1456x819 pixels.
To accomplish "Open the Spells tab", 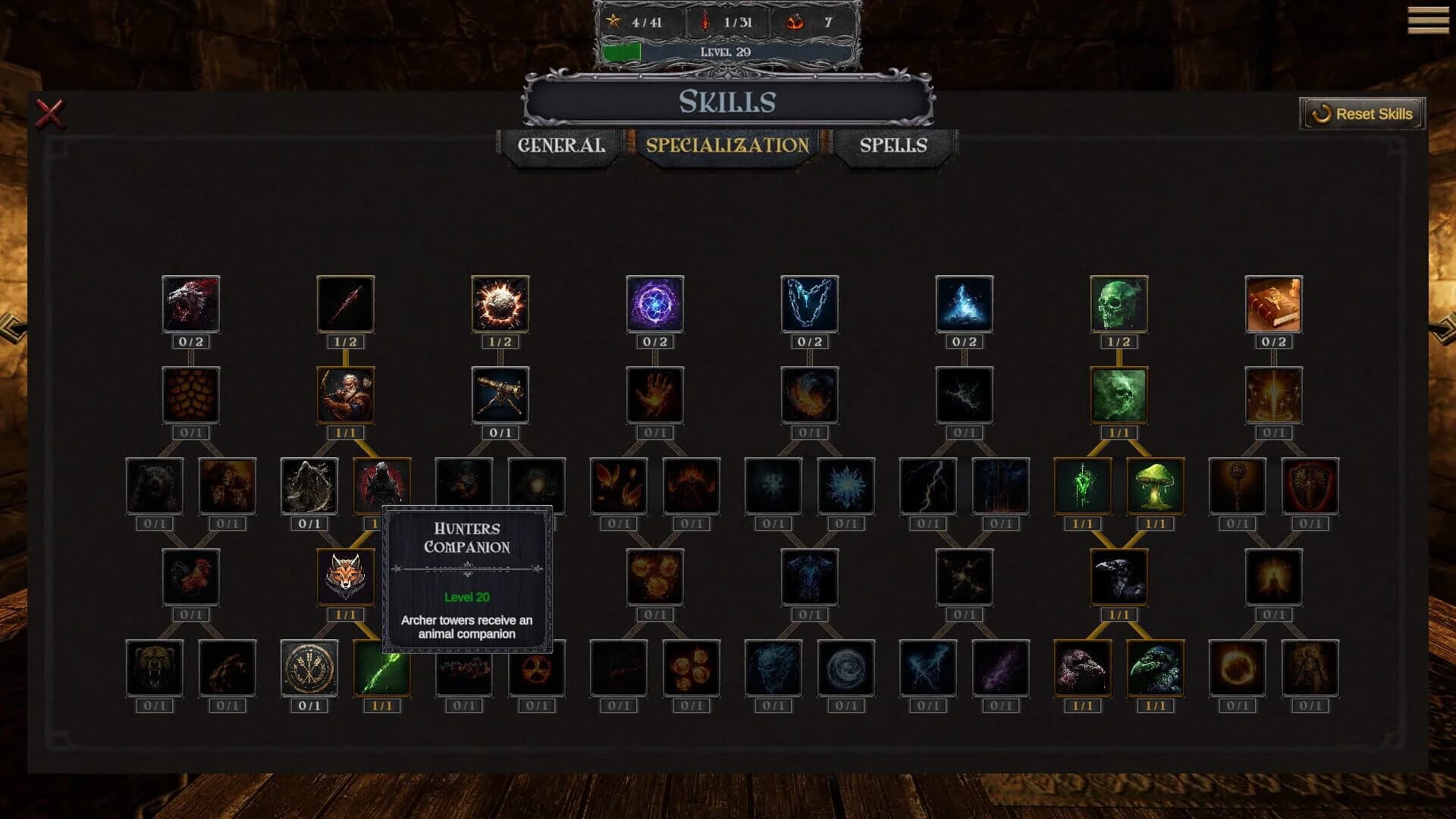I will pyautogui.click(x=893, y=146).
